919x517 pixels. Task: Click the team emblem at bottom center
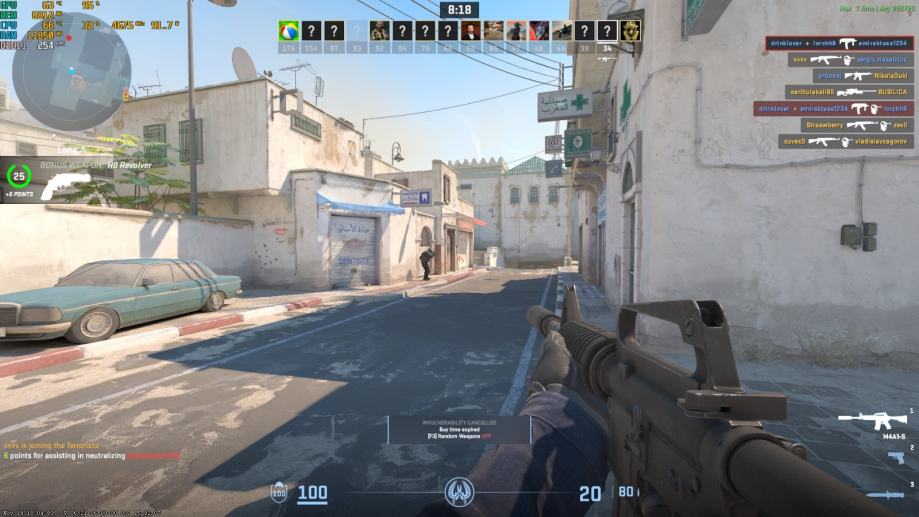click(x=459, y=492)
